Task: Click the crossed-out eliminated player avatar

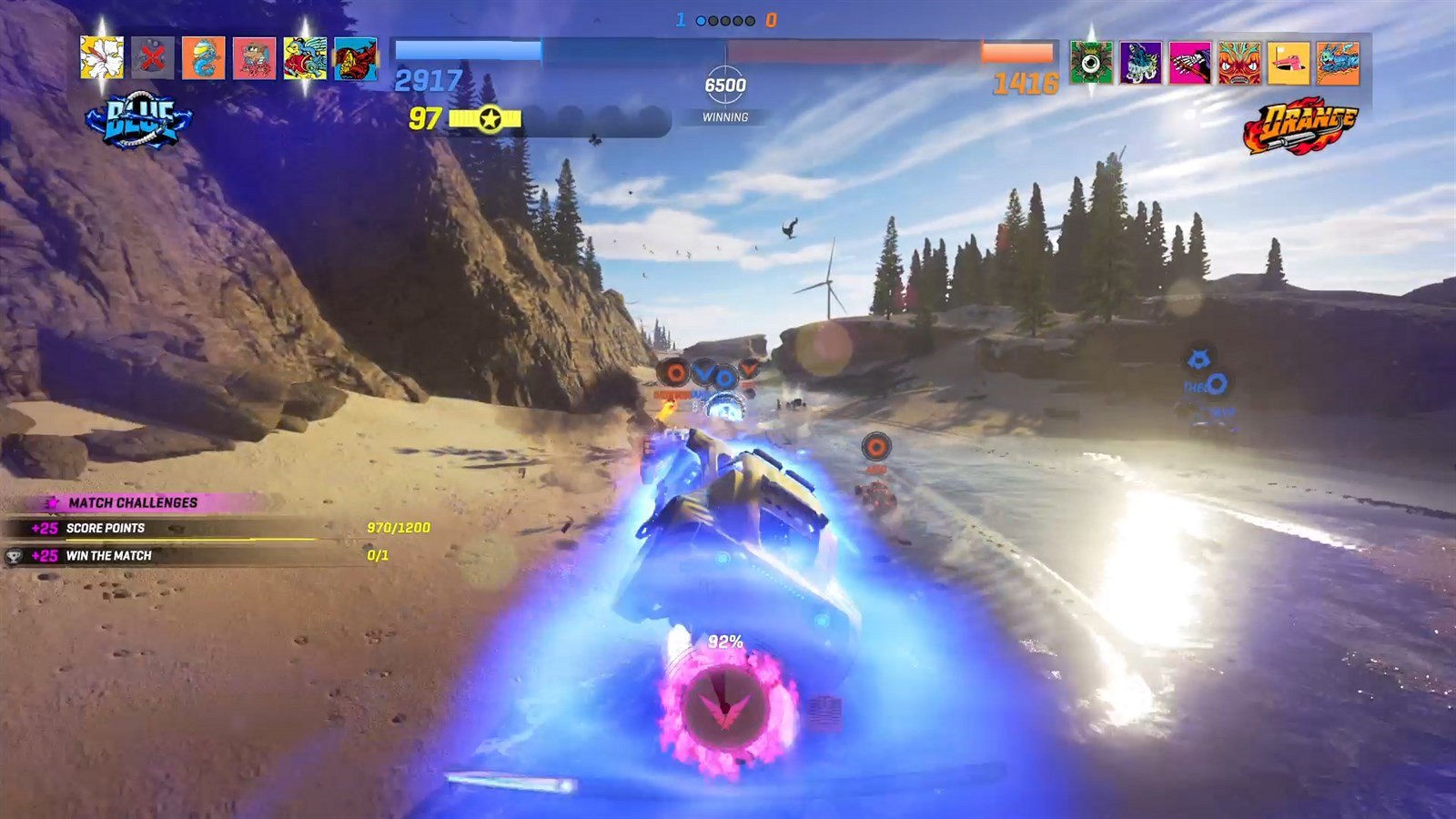Action: click(153, 59)
